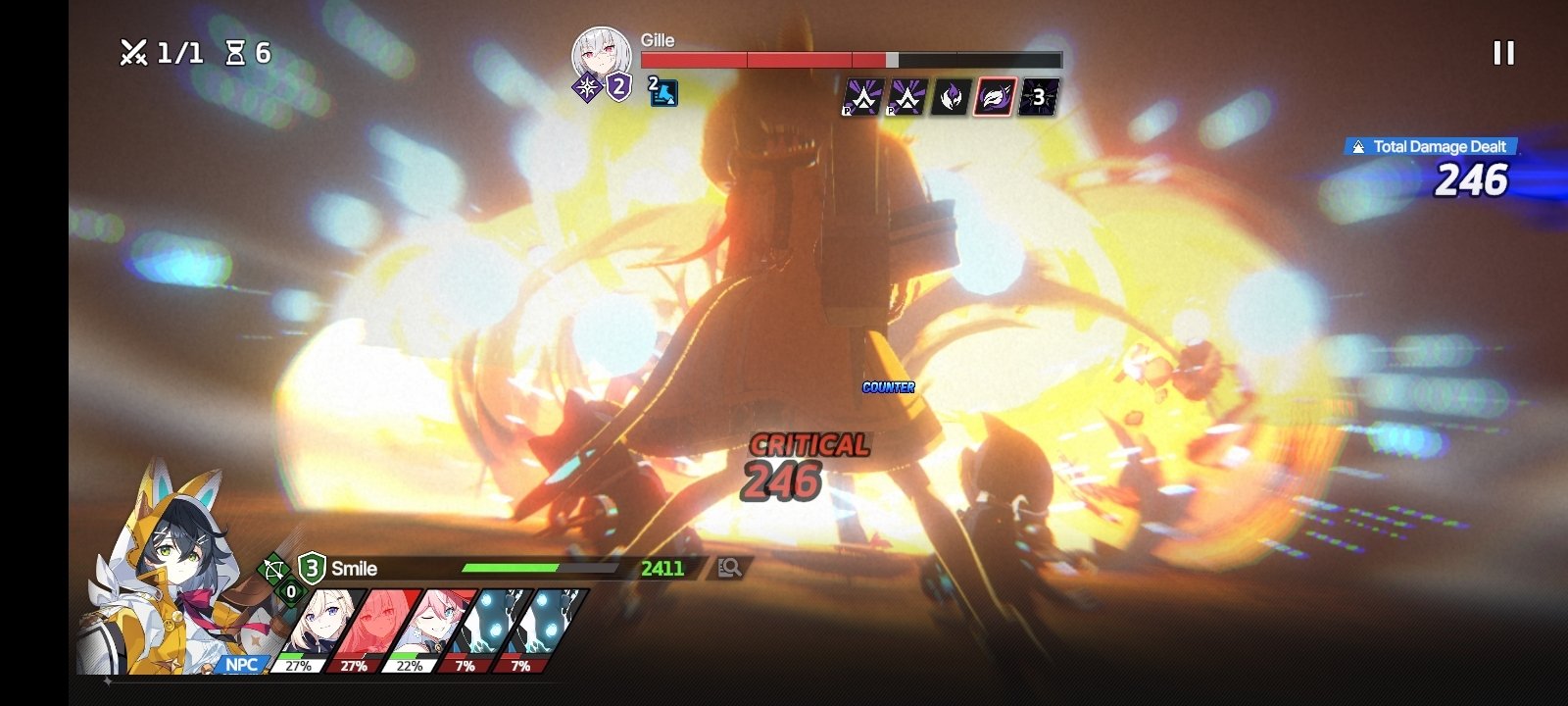Inspect Gille's purple star element icon
Image resolution: width=1568 pixels, height=706 pixels.
click(x=587, y=88)
